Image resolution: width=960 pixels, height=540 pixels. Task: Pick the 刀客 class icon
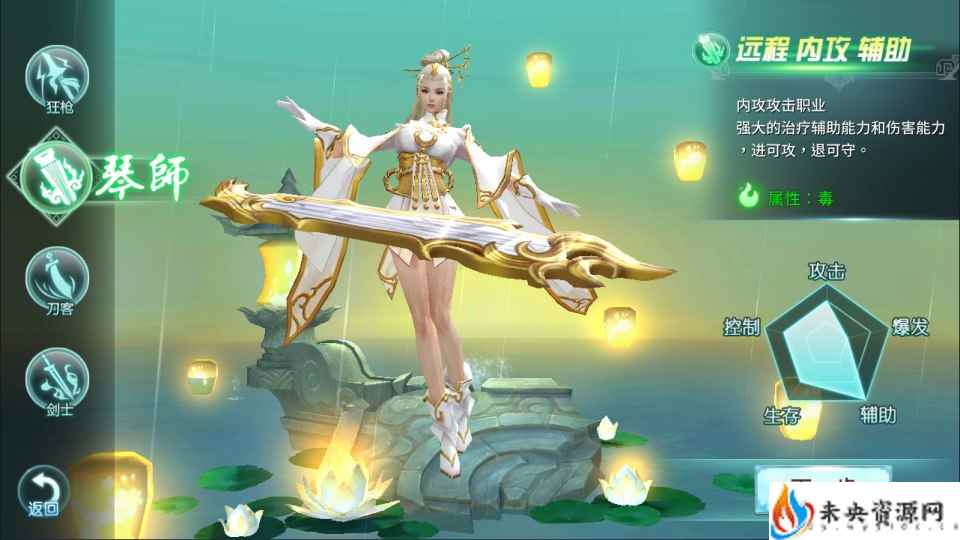57,276
